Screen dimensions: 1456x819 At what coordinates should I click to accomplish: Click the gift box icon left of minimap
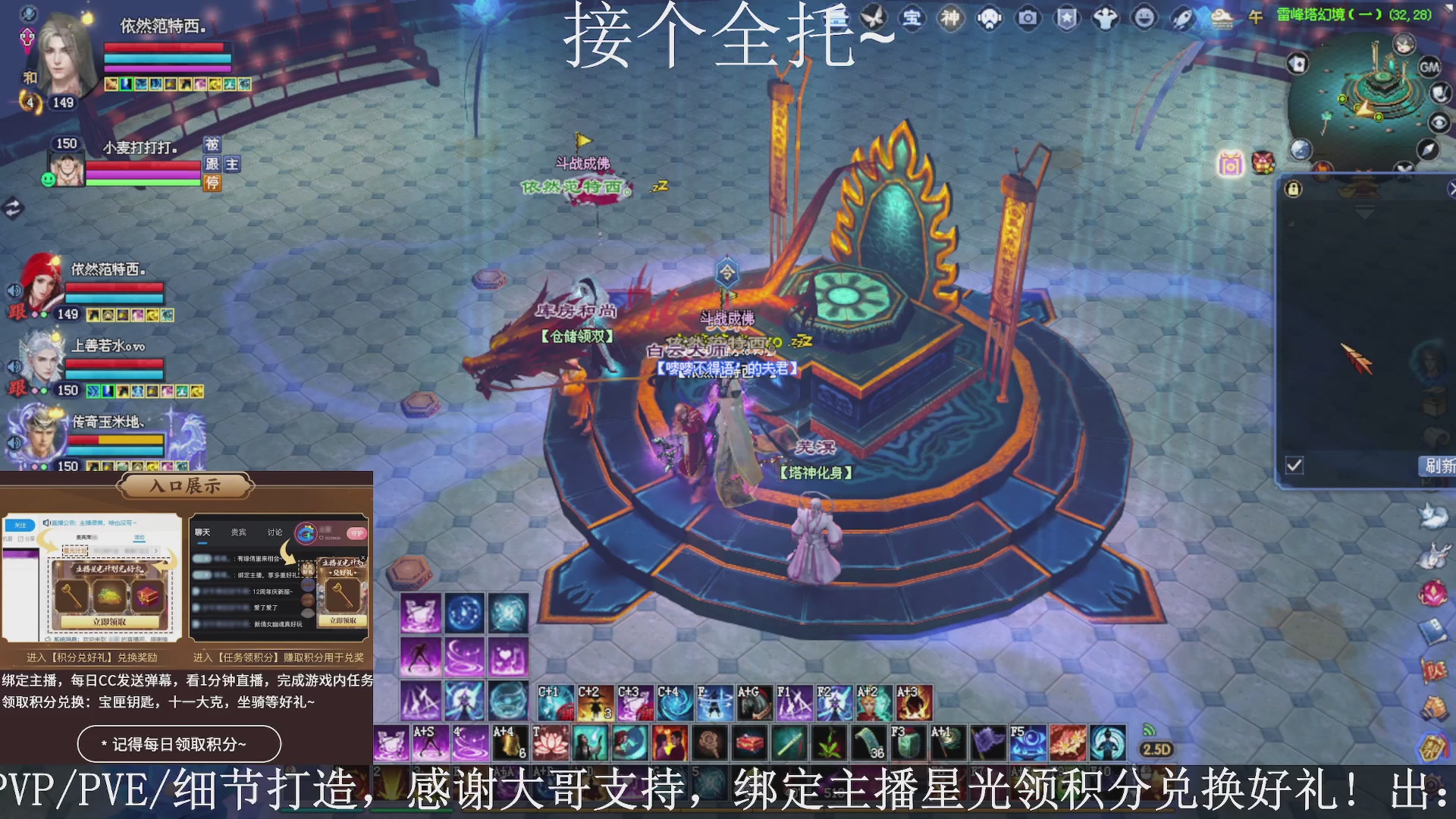click(x=1230, y=164)
